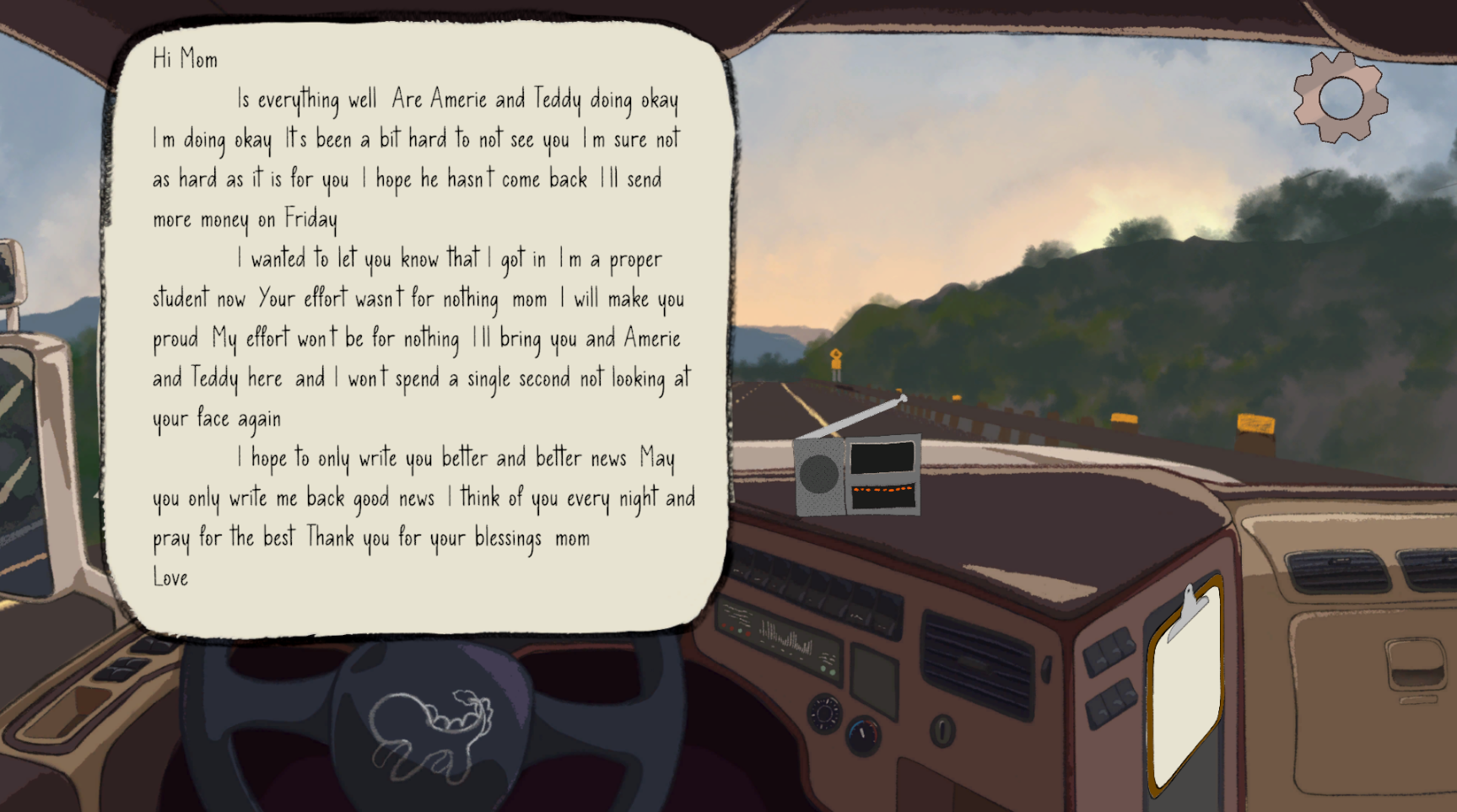Click 'Thank you for your blessings mom' text
The height and width of the screenshot is (812, 1457).
point(447,537)
